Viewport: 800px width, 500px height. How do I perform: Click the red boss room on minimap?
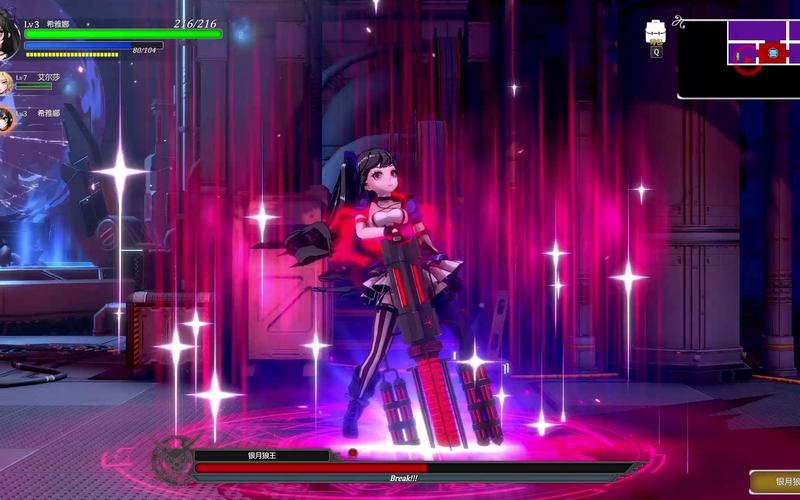coord(772,51)
